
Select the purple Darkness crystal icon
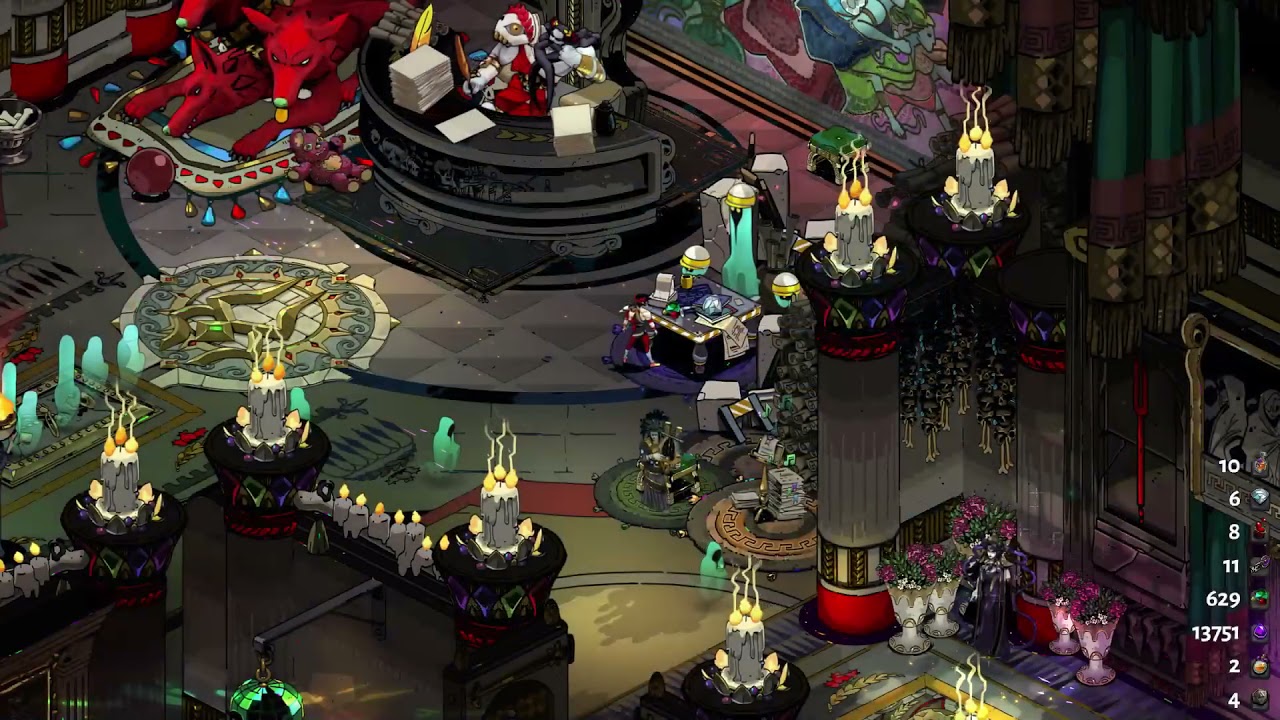point(1260,632)
